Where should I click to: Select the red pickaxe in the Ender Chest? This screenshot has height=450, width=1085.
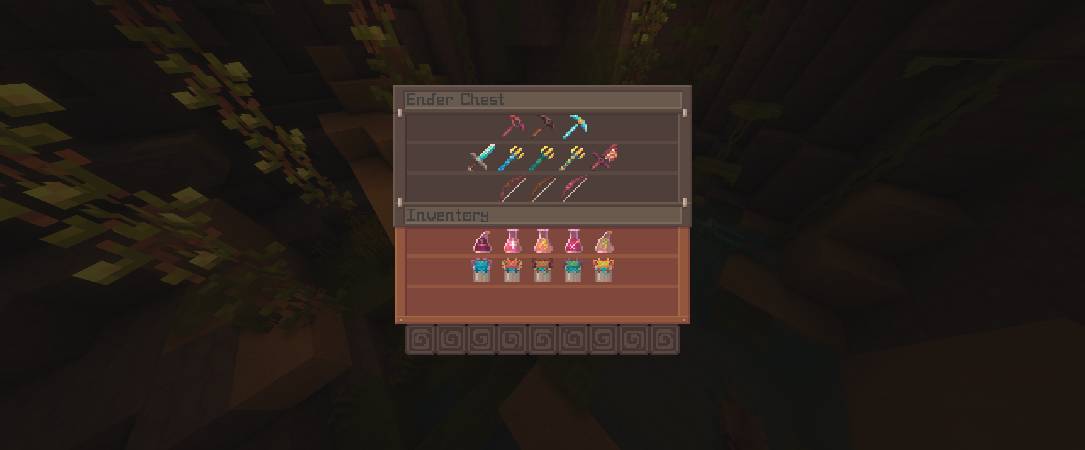pyautogui.click(x=513, y=127)
